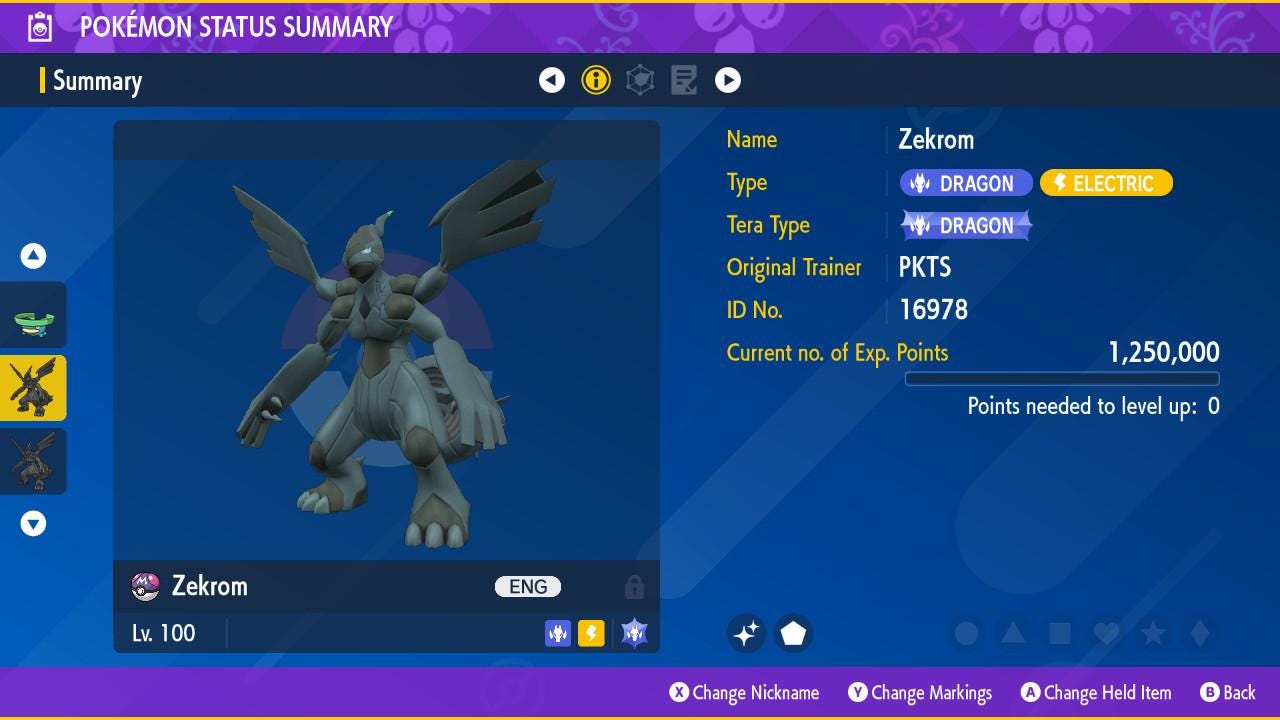This screenshot has height=720, width=1280.
Task: Click the Dragon Tera Type badge
Action: coord(966,226)
